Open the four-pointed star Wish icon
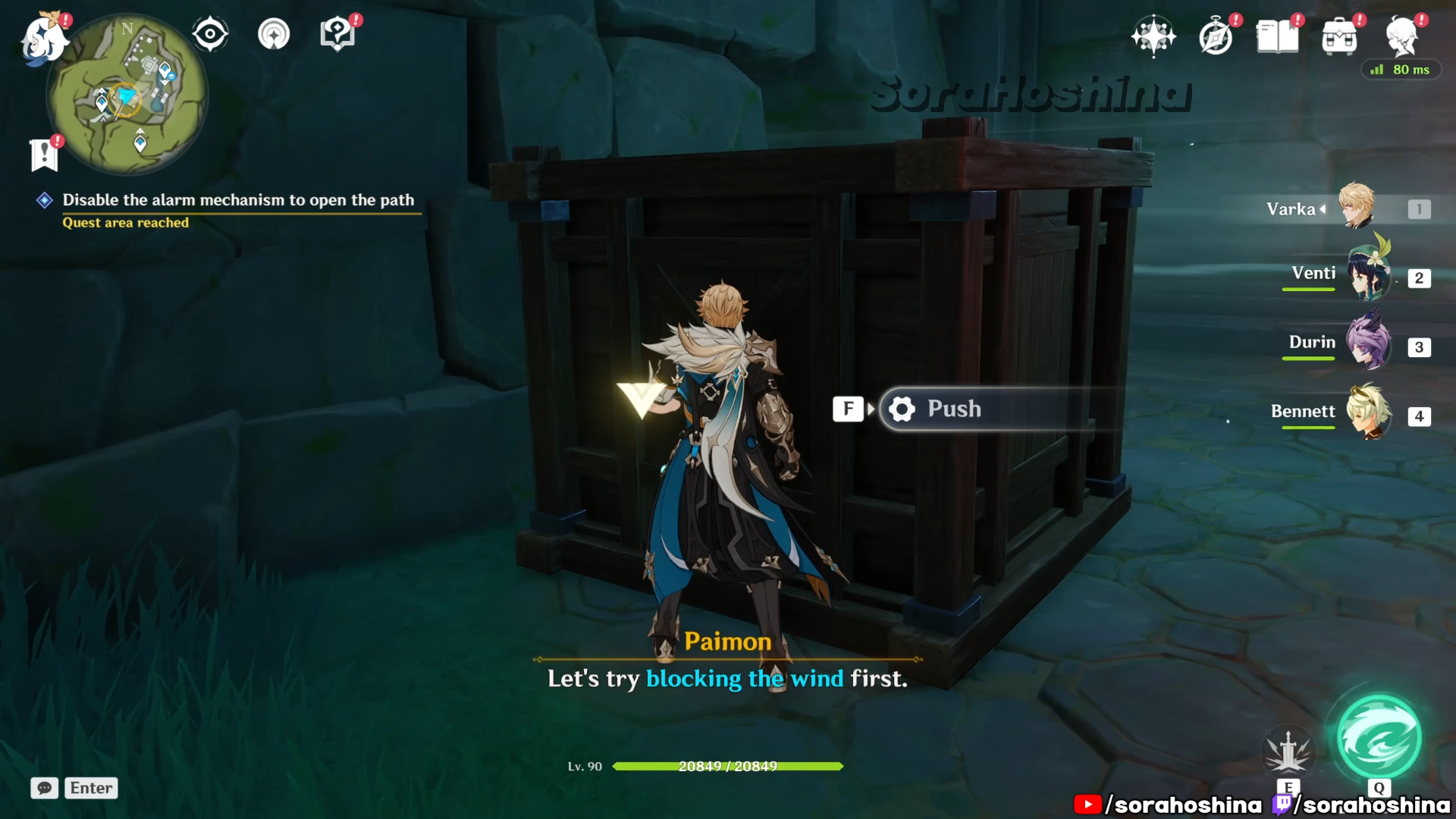Viewport: 1456px width, 819px height. (x=1153, y=36)
